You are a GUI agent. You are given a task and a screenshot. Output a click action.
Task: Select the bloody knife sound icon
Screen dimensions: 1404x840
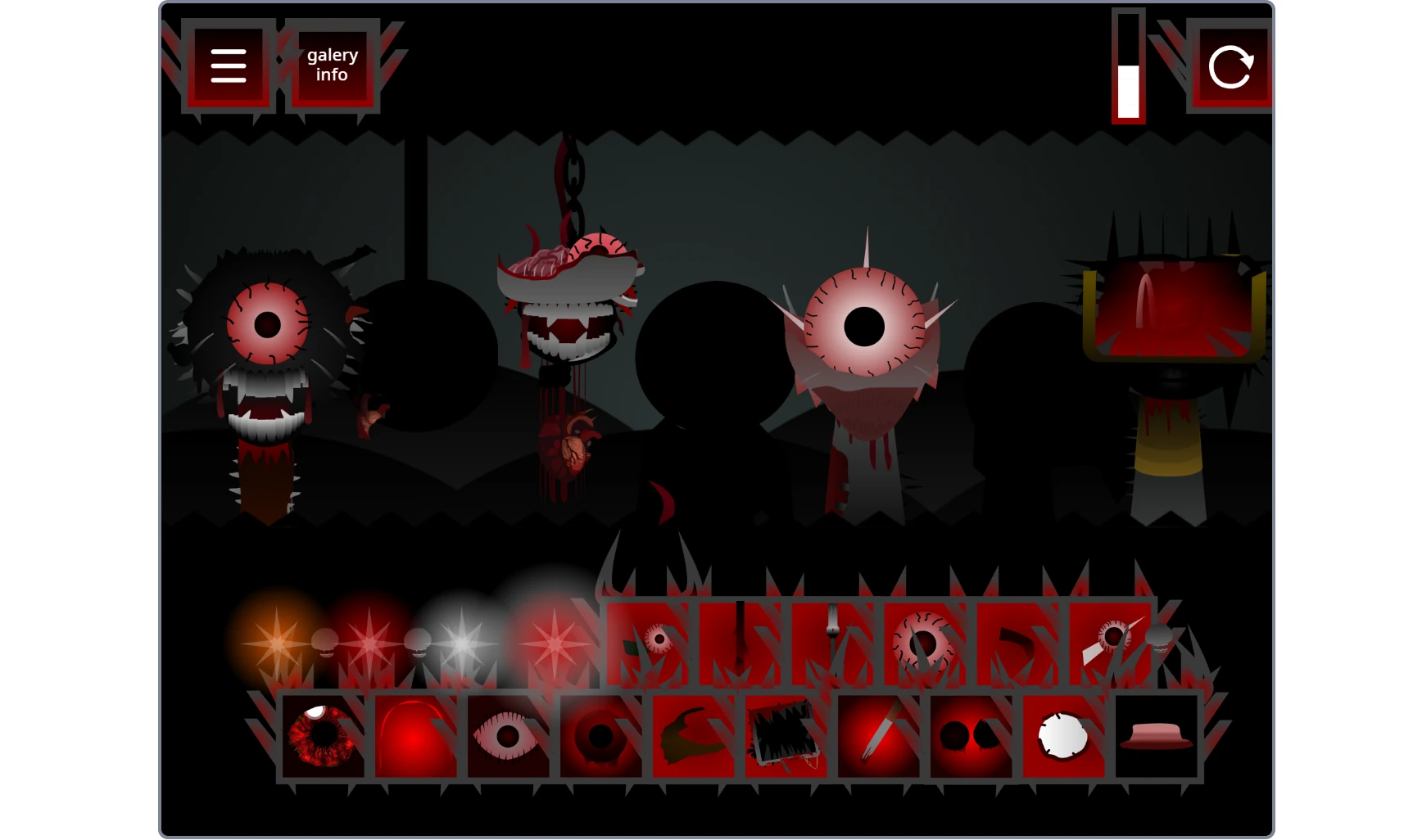(x=876, y=737)
